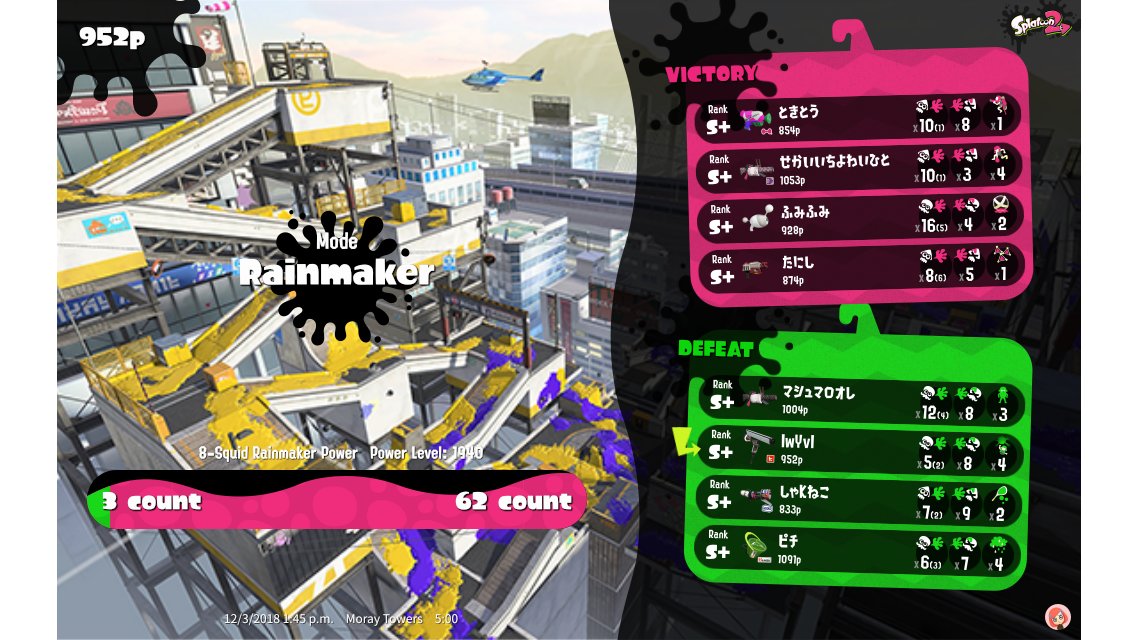Open the ピチ player row
The height and width of the screenshot is (640, 1138).
[x=857, y=550]
